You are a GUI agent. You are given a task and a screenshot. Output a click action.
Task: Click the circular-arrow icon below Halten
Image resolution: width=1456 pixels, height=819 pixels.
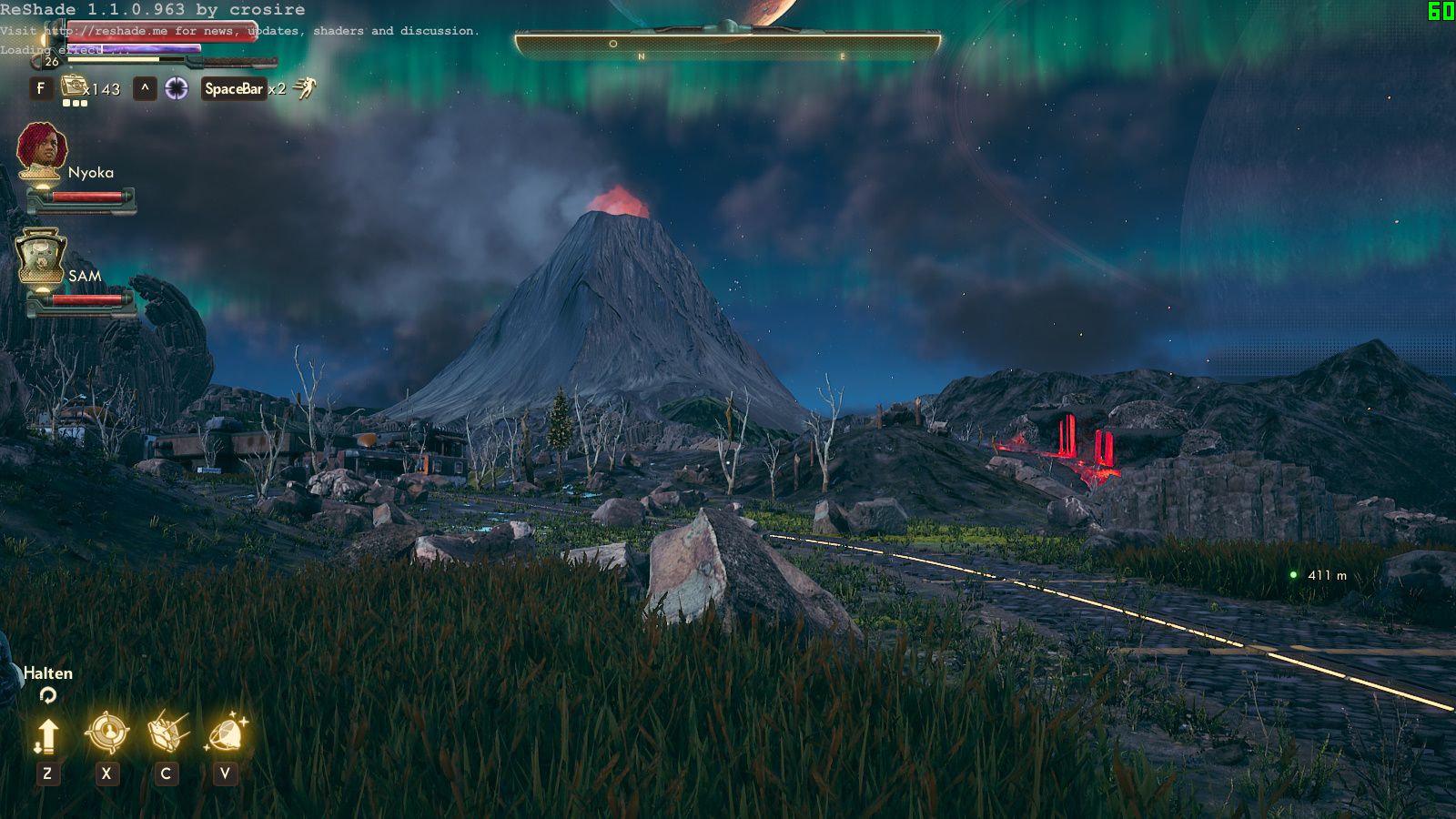(46, 697)
